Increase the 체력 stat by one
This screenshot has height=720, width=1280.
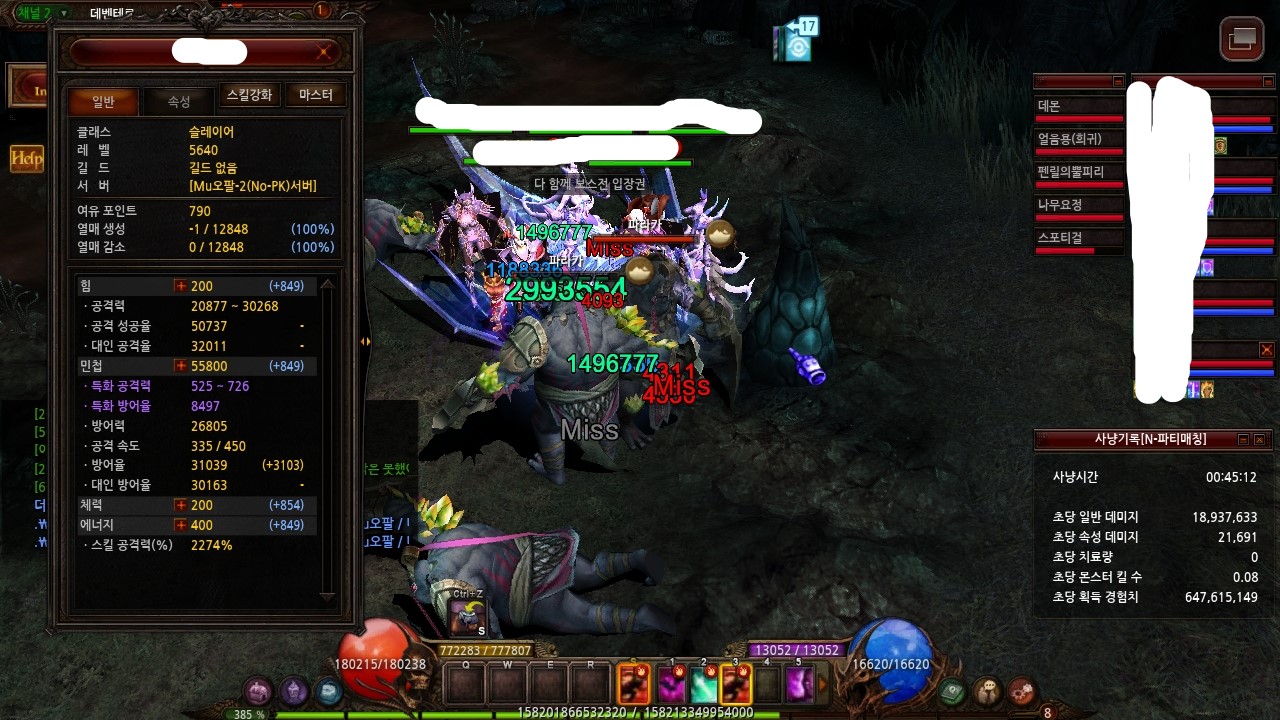pyautogui.click(x=181, y=505)
